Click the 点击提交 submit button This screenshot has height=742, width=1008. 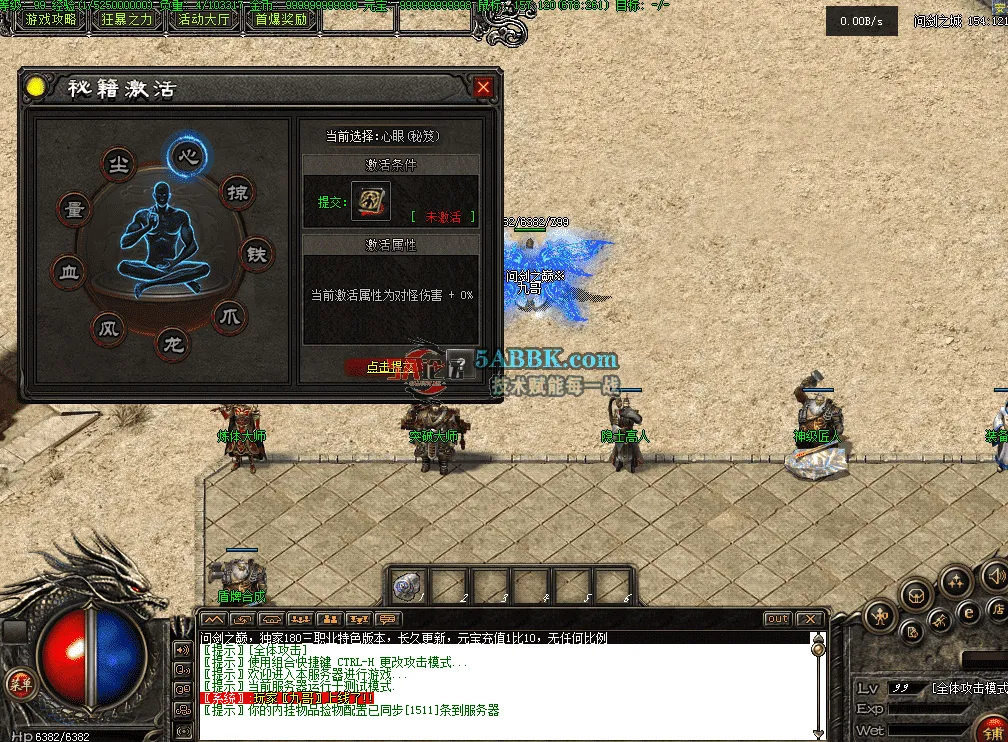point(392,367)
